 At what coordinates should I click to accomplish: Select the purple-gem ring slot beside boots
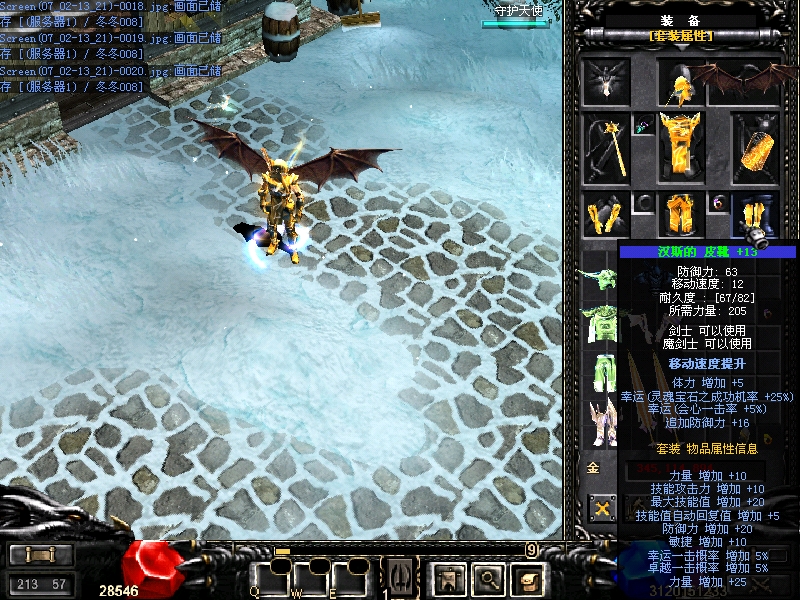[x=720, y=203]
